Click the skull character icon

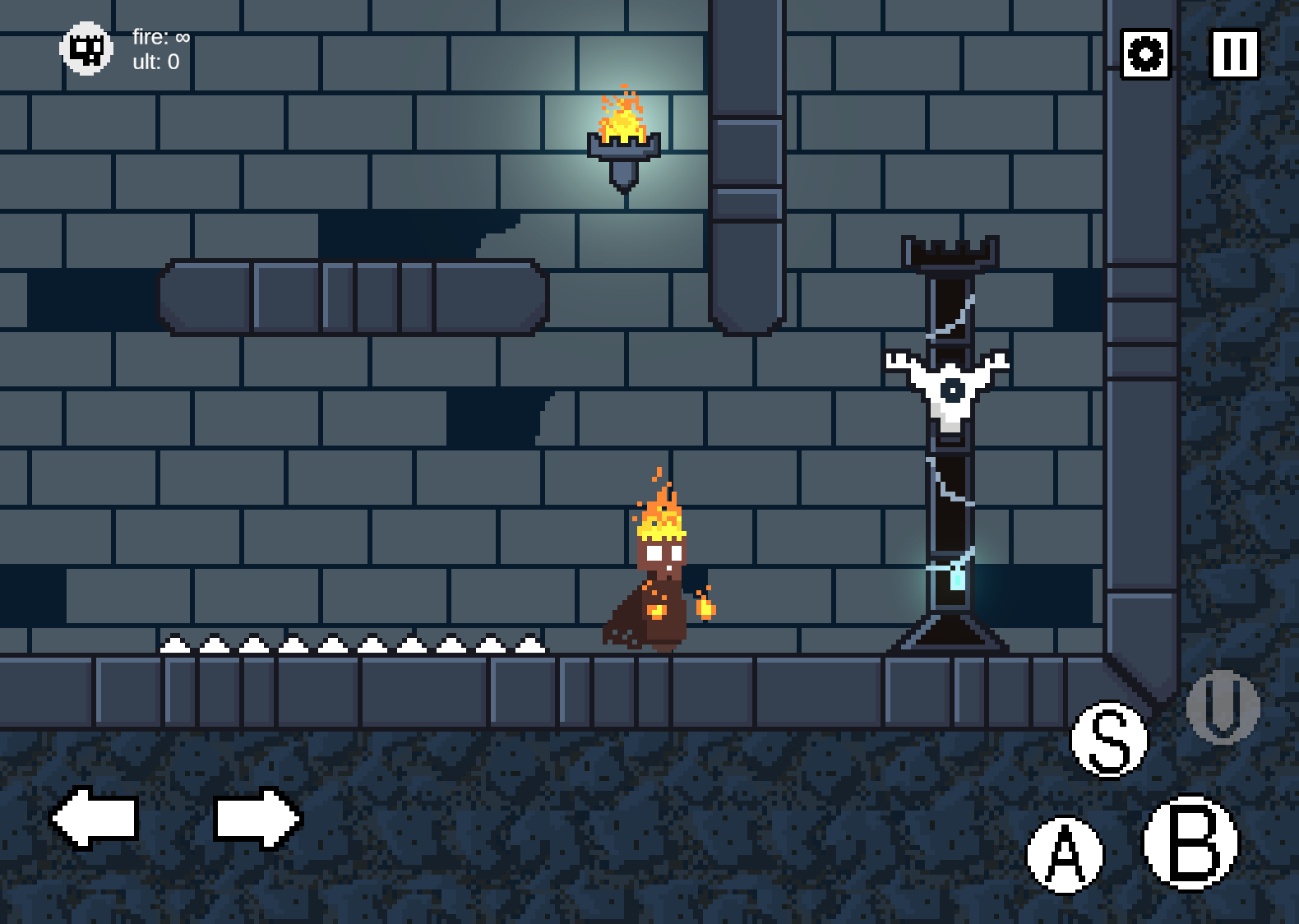pos(86,49)
